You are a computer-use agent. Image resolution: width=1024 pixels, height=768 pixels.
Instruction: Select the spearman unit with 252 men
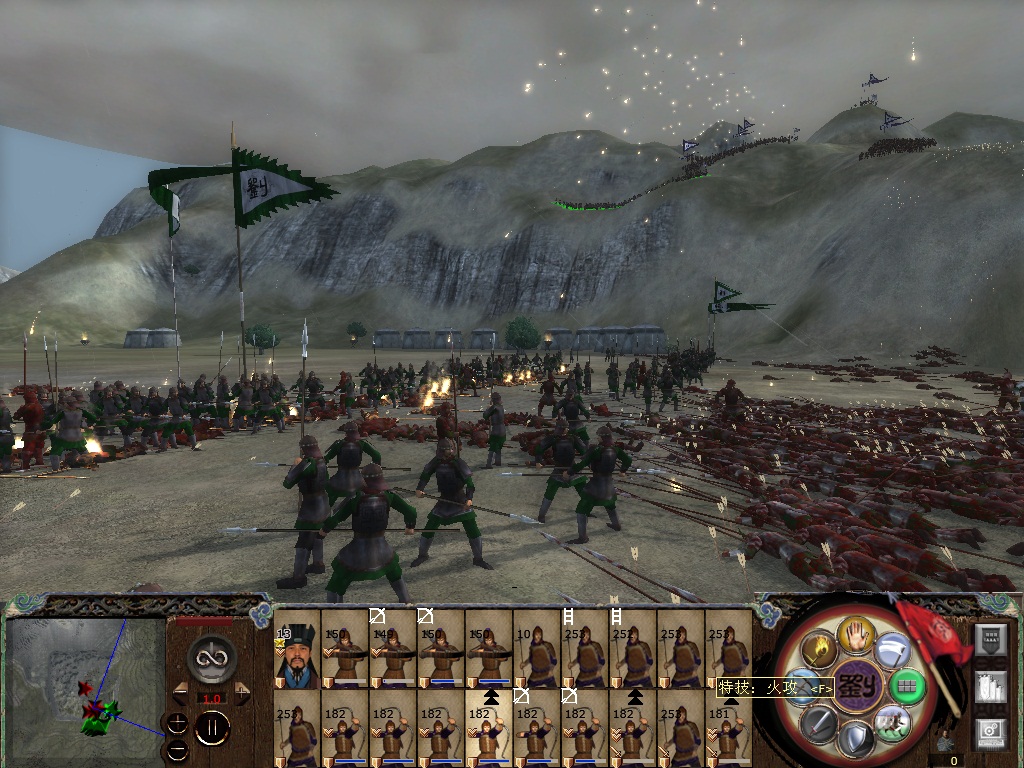pyautogui.click(x=585, y=648)
